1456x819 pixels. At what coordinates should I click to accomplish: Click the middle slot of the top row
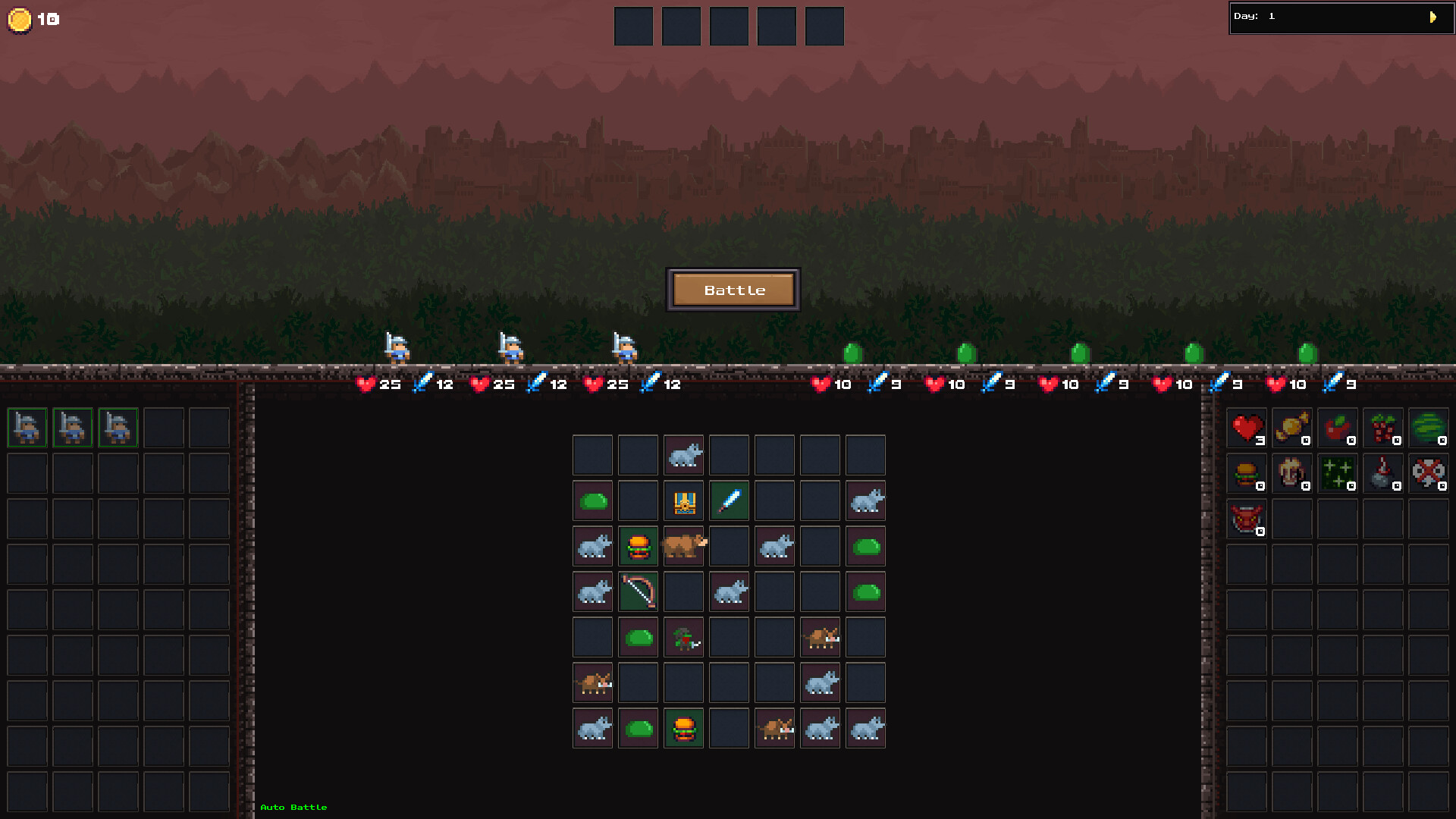(729, 25)
